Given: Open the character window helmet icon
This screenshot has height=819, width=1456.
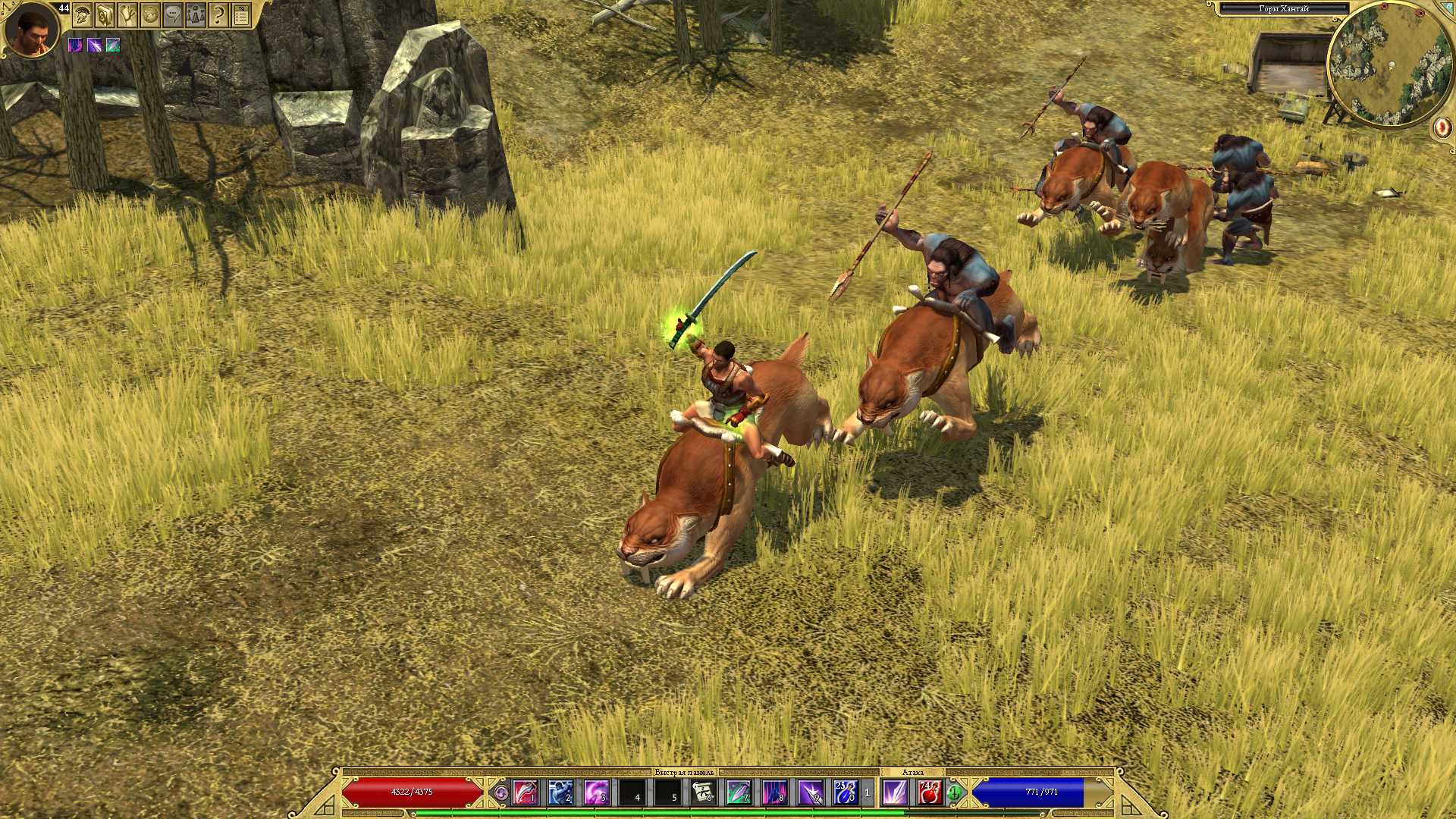Looking at the screenshot, I should pos(82,14).
